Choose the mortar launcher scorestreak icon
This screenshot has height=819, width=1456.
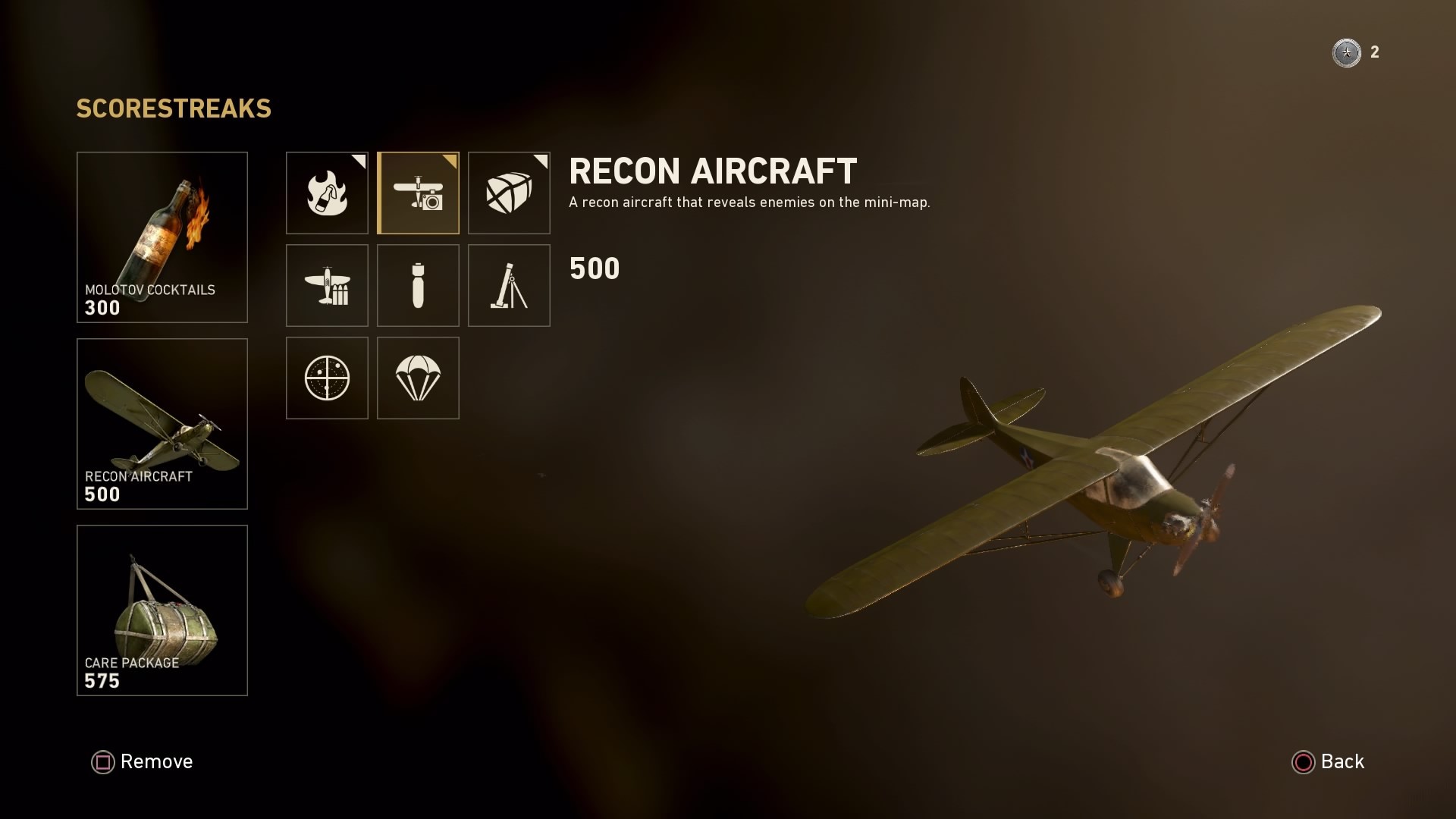point(509,286)
